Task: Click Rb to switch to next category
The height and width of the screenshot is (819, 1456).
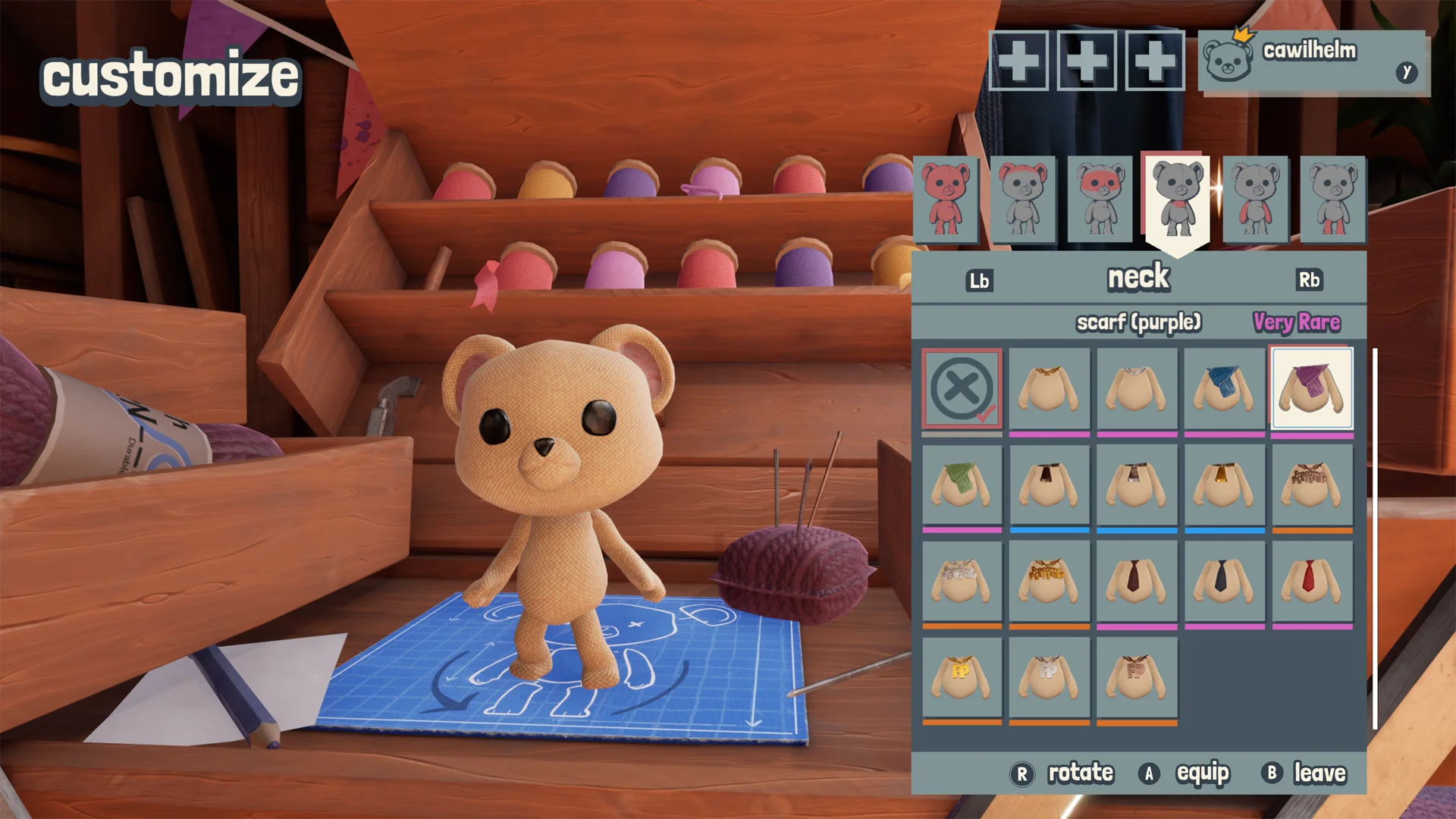Action: (x=1311, y=280)
